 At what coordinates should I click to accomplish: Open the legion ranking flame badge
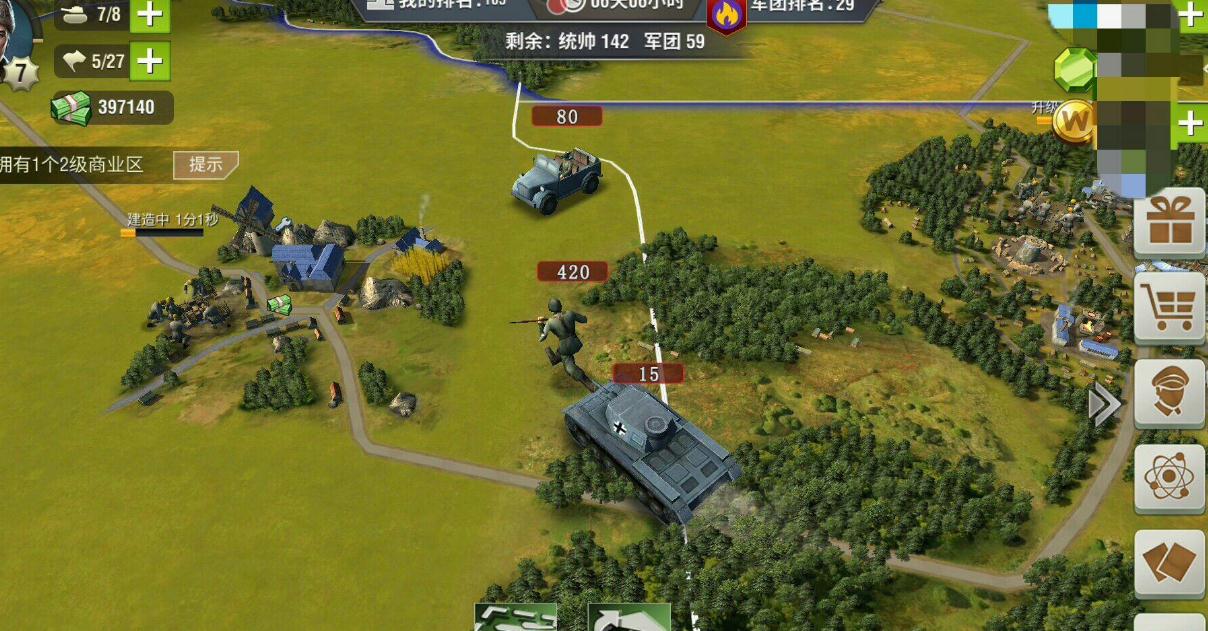click(726, 15)
